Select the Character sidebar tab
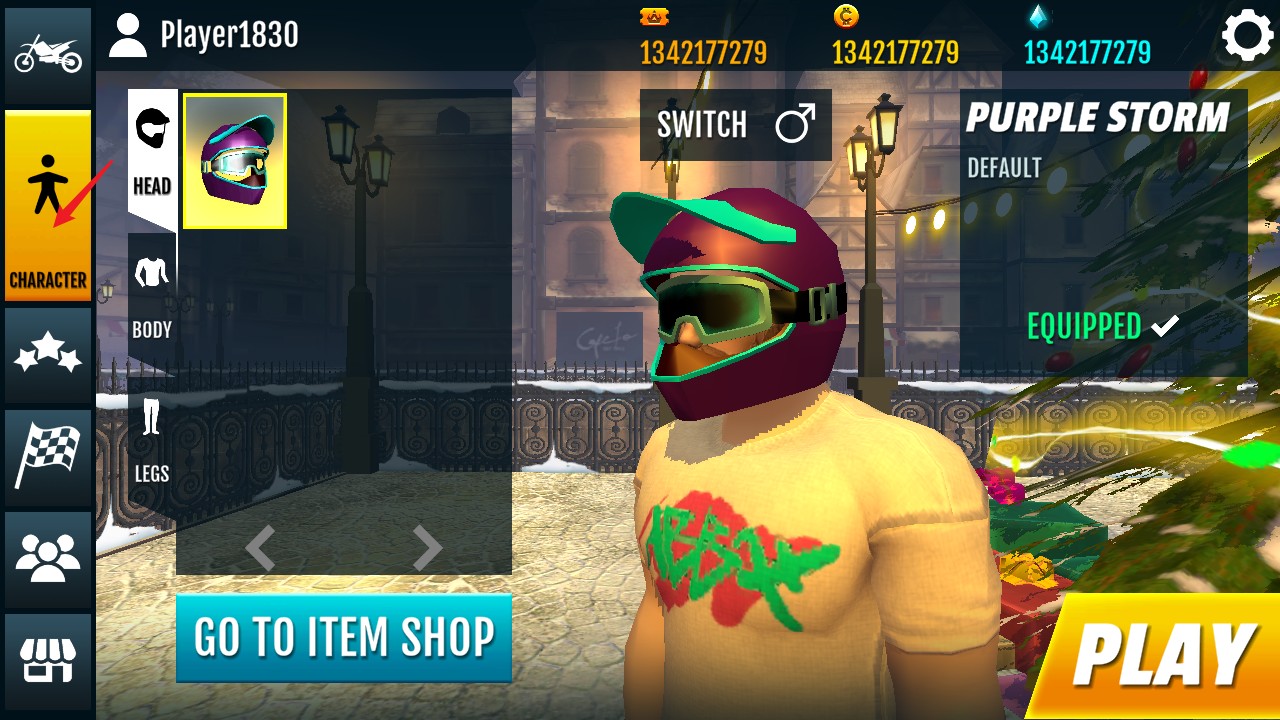The image size is (1280, 720). point(48,205)
